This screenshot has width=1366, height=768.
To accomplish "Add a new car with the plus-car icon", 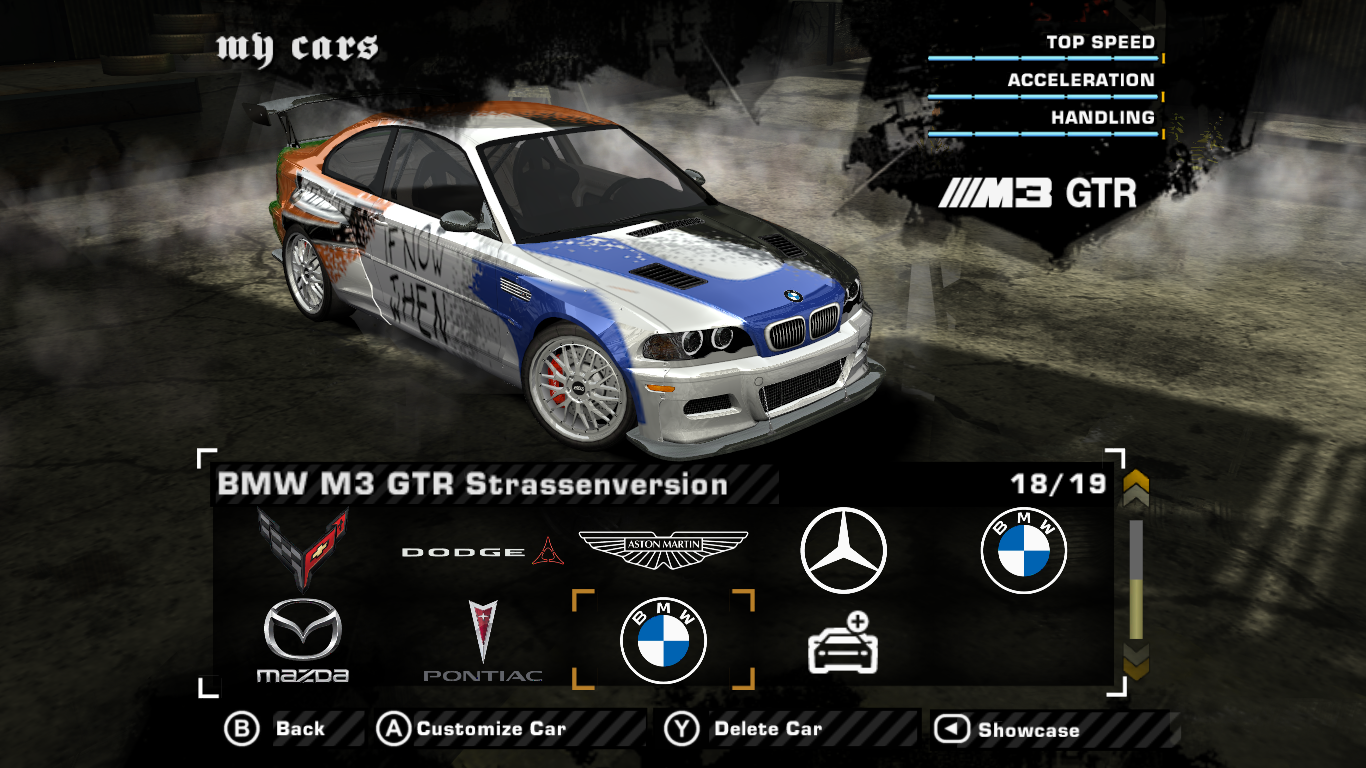I will (x=843, y=642).
